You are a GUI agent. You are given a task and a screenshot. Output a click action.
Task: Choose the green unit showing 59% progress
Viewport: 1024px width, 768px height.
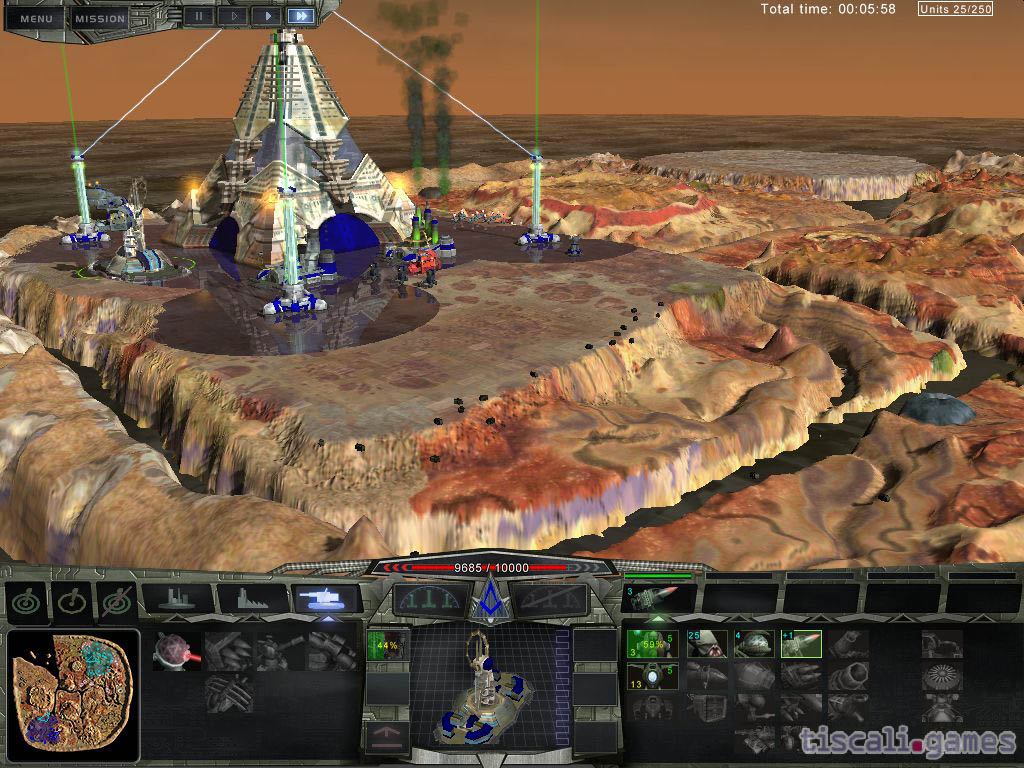[x=652, y=644]
